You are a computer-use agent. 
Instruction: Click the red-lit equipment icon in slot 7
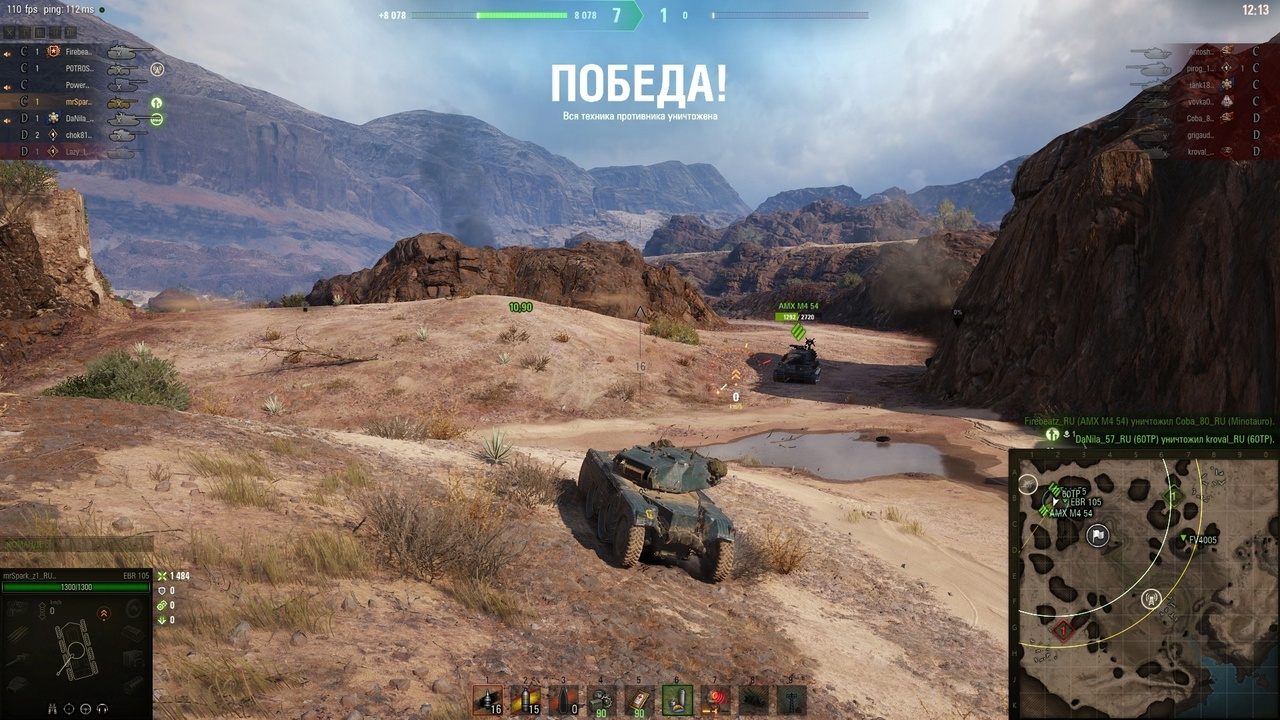coord(715,700)
